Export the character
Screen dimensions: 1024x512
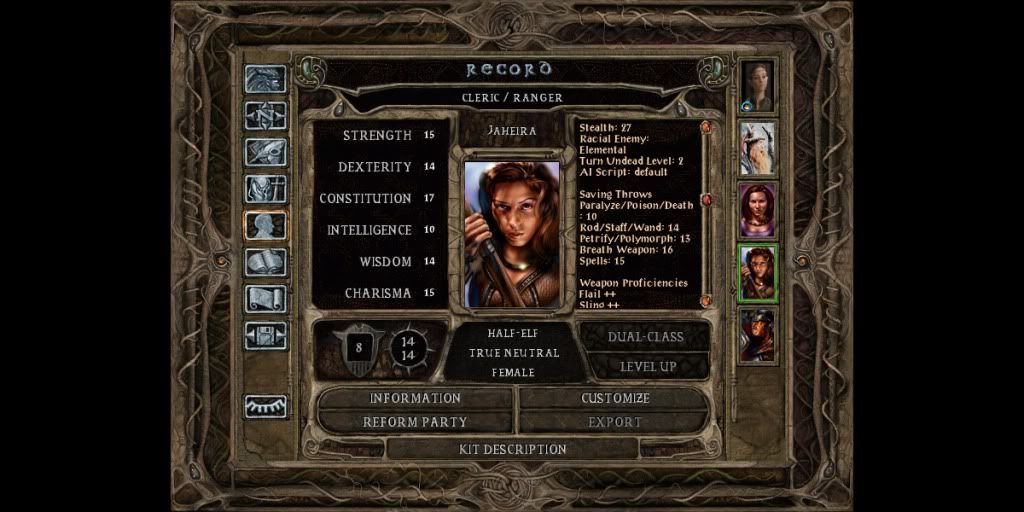point(615,422)
